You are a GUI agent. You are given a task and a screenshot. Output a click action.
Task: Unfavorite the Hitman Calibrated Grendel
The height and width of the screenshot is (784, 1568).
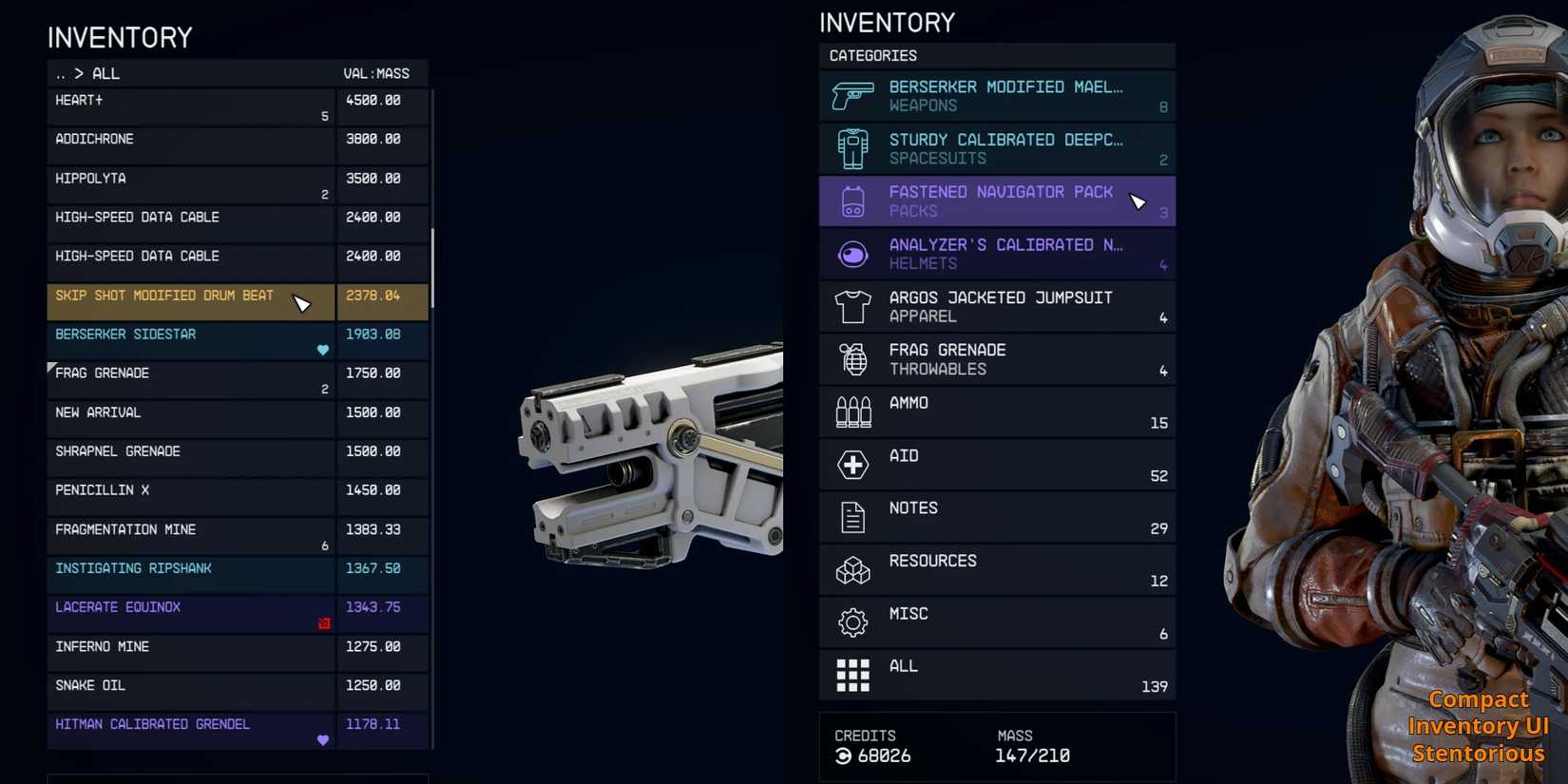(x=323, y=738)
